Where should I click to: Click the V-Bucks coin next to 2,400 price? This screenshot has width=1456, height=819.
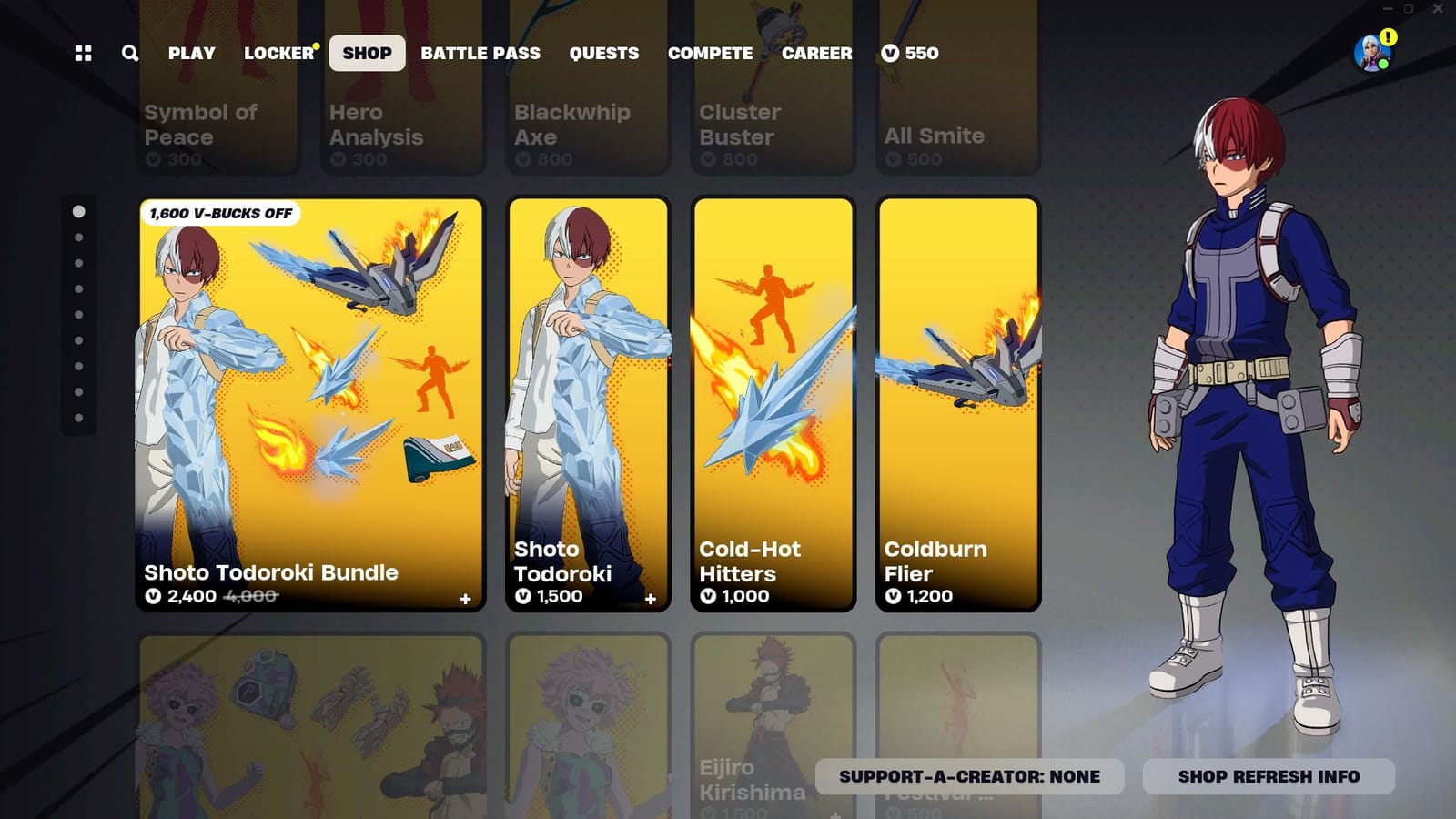pyautogui.click(x=154, y=597)
